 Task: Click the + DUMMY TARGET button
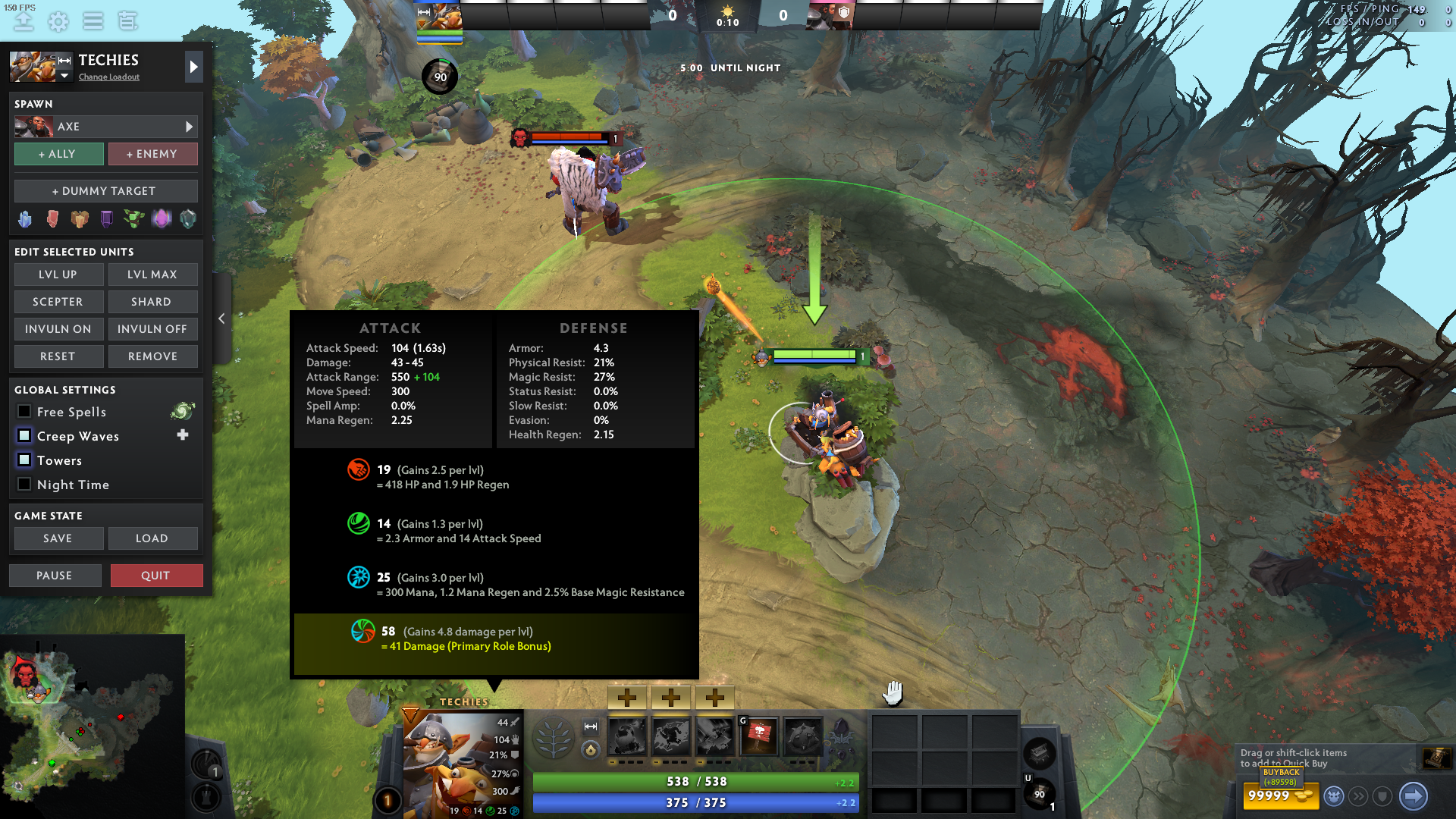[105, 191]
